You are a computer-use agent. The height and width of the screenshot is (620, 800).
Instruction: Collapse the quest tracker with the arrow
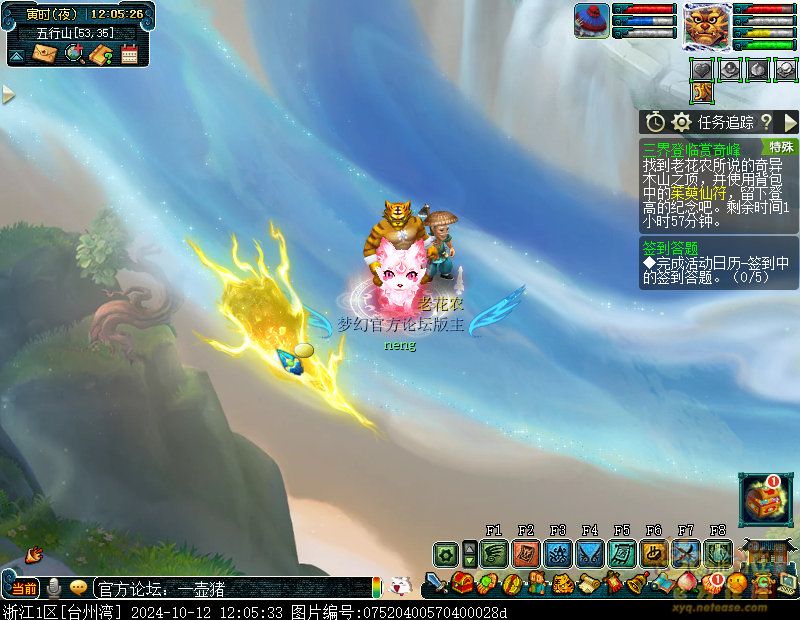point(790,122)
